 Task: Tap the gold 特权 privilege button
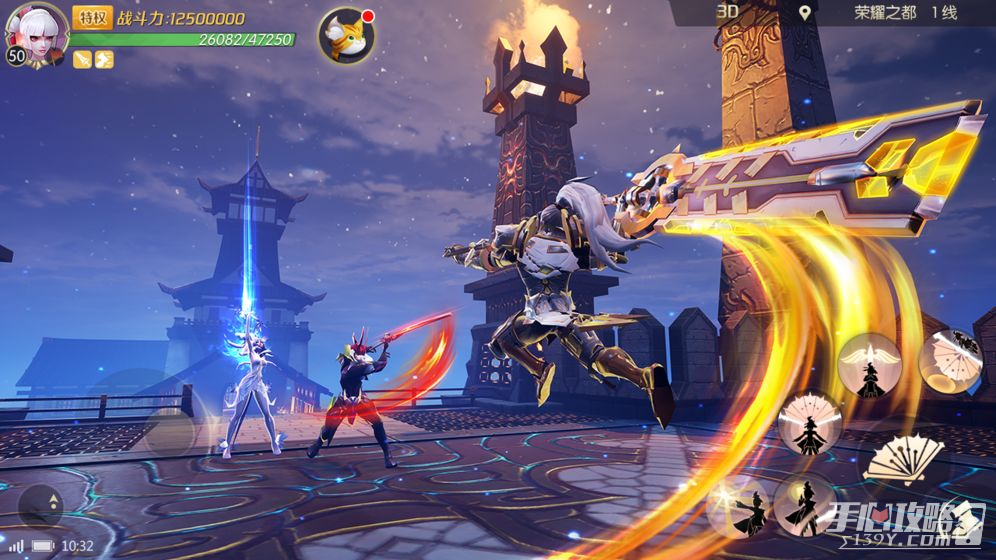tap(92, 17)
